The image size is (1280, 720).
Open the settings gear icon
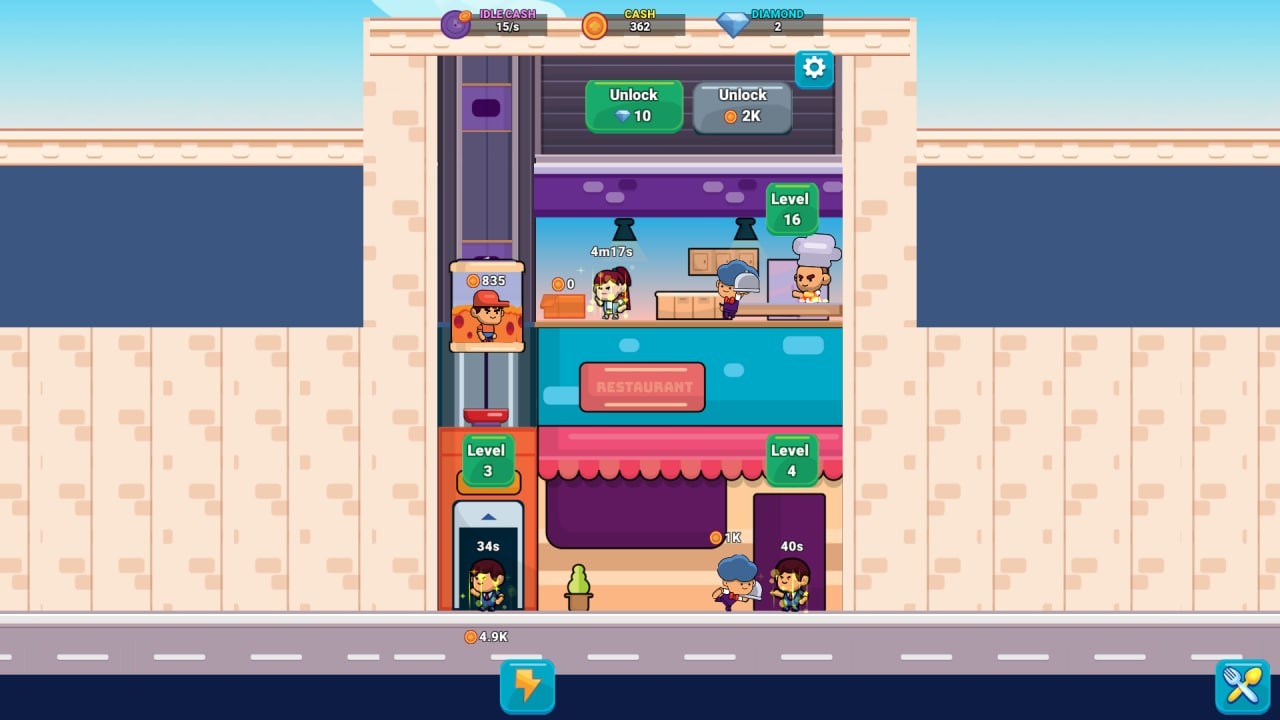(x=813, y=69)
